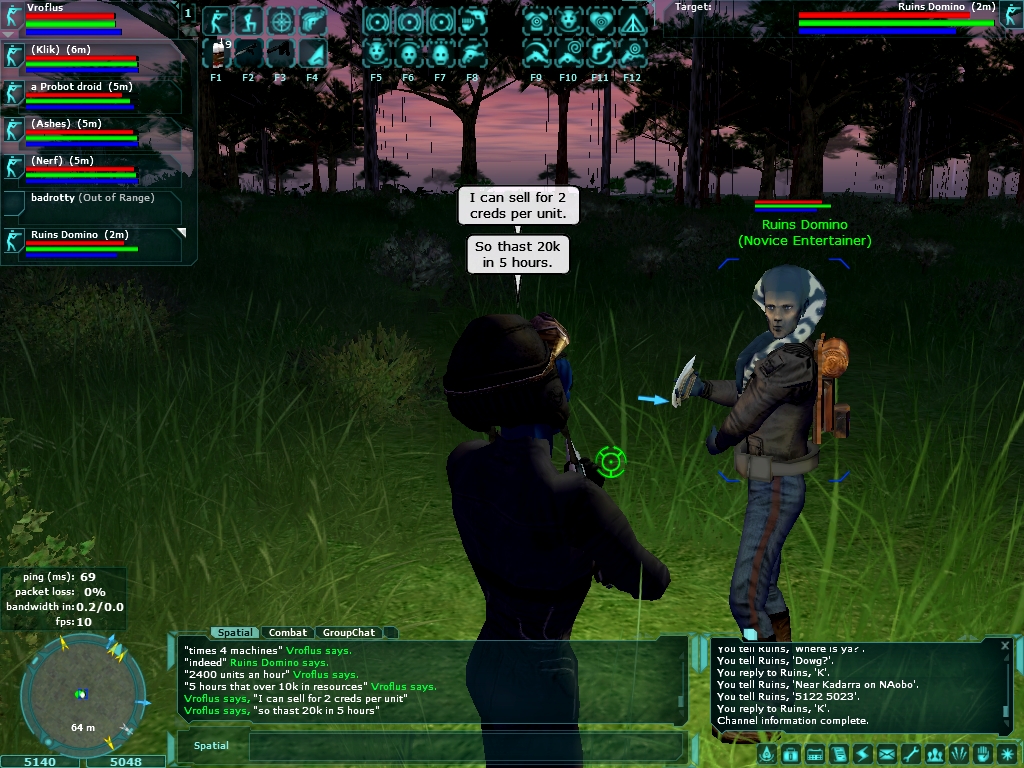The height and width of the screenshot is (768, 1024).
Task: Activate the heart ability icon on F11
Action: point(601,21)
